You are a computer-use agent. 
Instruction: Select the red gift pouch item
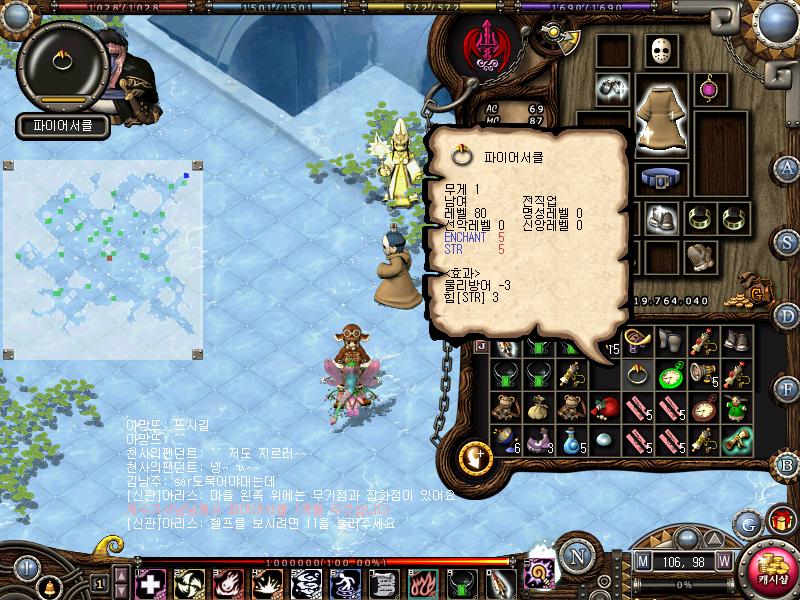tap(603, 408)
